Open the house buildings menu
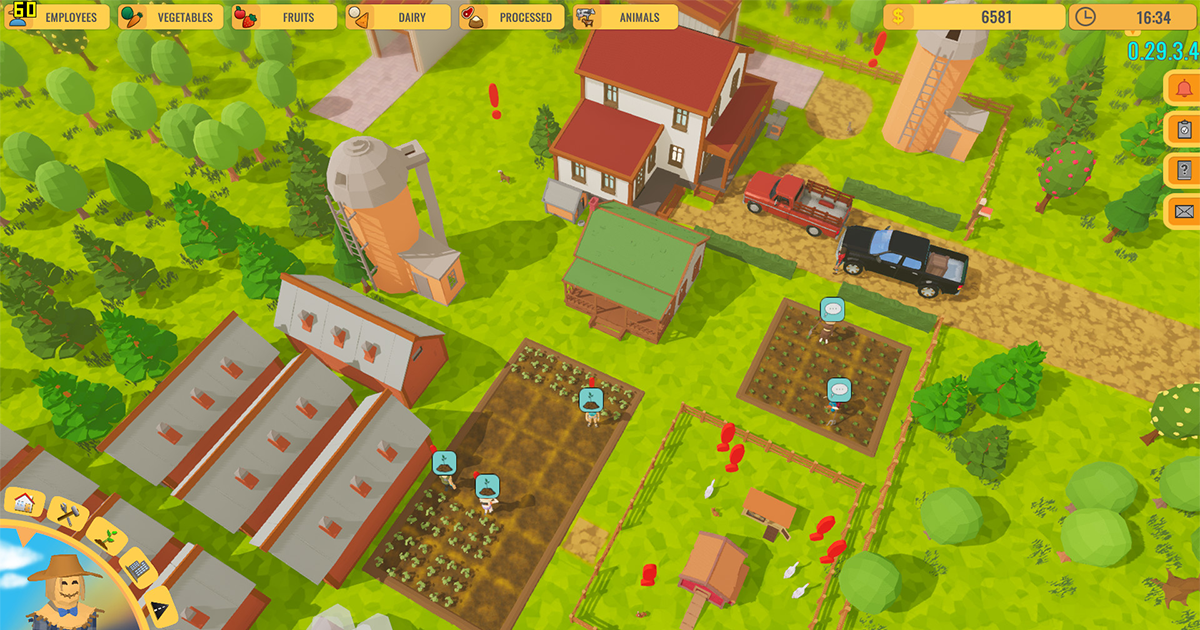 (26, 502)
